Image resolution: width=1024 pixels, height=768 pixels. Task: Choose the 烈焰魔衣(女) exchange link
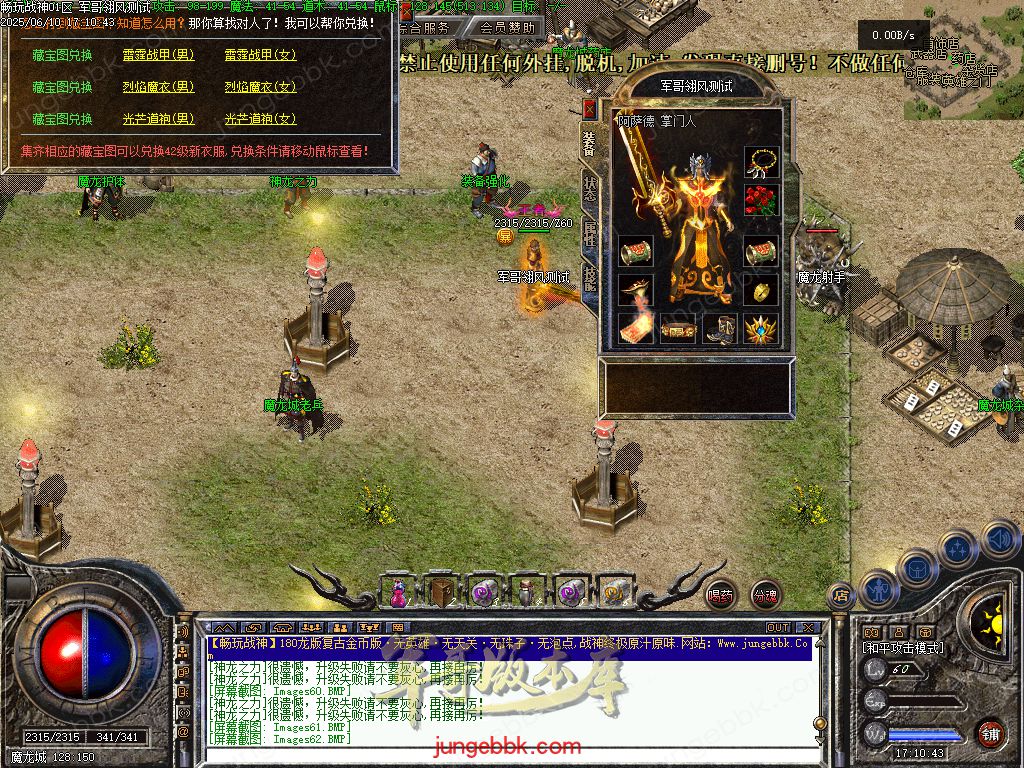[x=260, y=87]
